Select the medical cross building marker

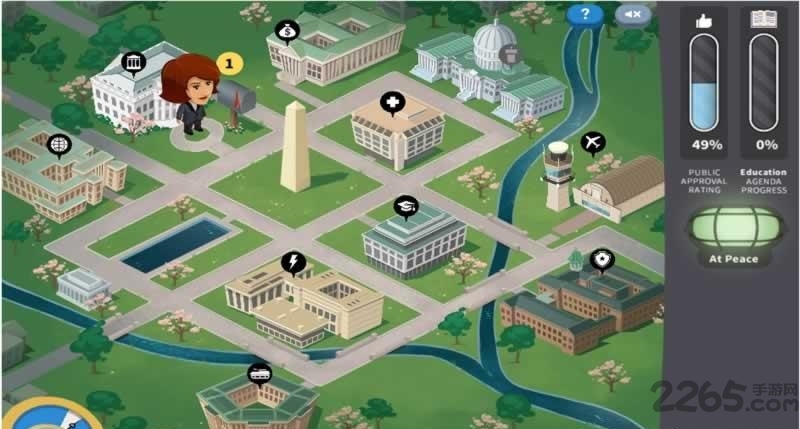tap(393, 103)
